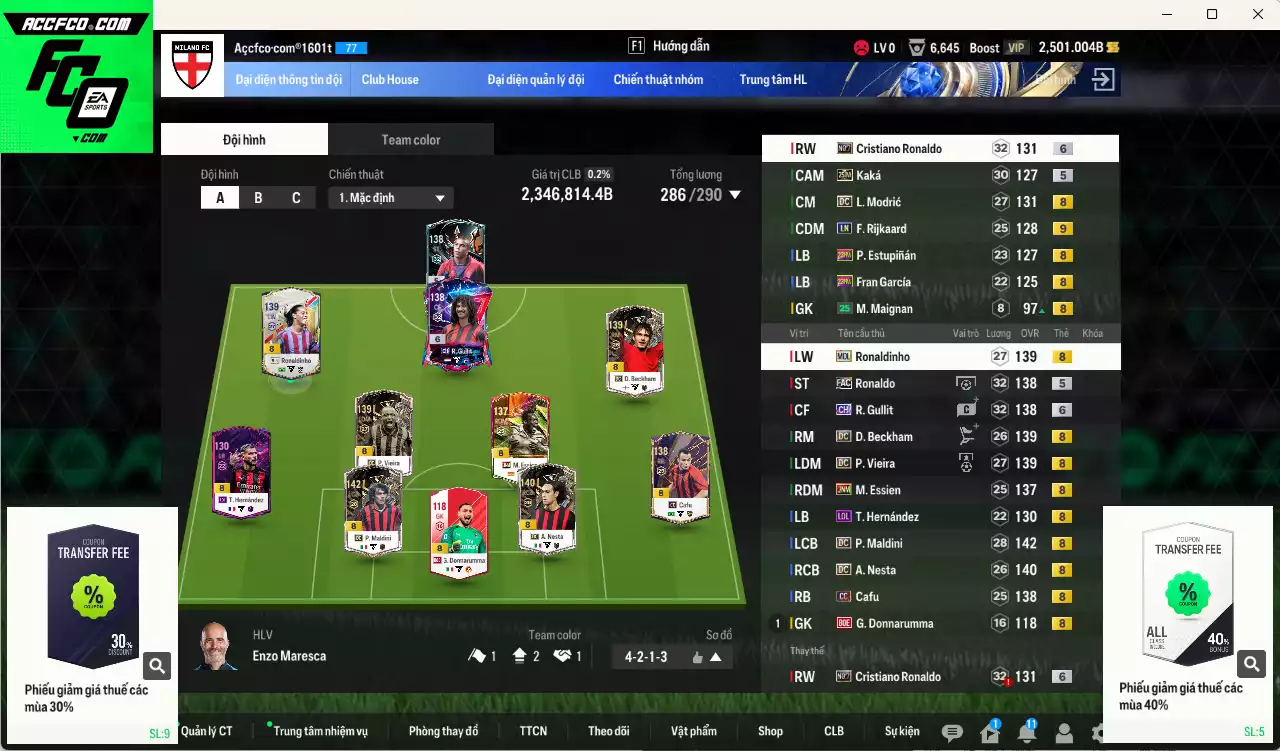The height and width of the screenshot is (751, 1280).
Task: Toggle the lock on Cristiano Ronaldo's row
Action: point(1095,148)
